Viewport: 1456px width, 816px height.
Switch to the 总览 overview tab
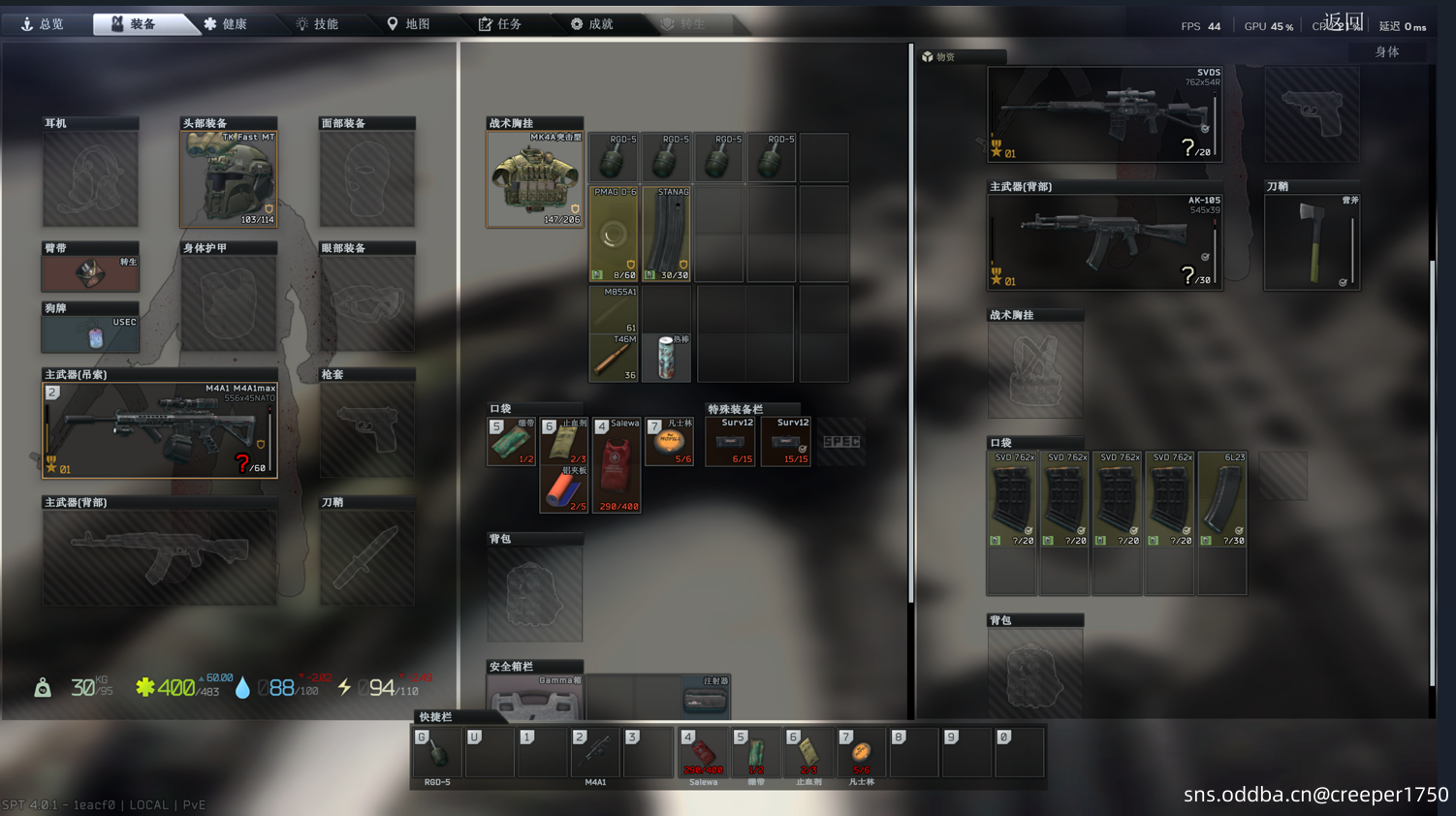(x=44, y=24)
